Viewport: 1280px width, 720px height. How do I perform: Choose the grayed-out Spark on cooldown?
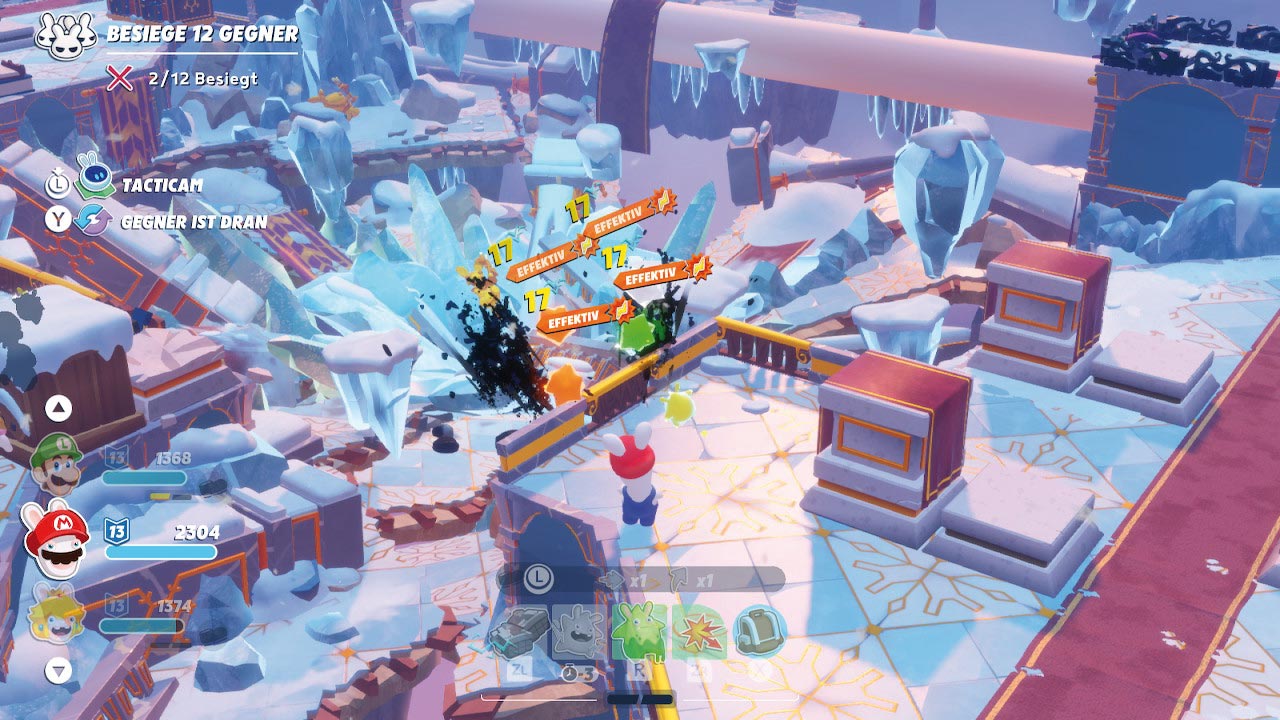pos(576,632)
